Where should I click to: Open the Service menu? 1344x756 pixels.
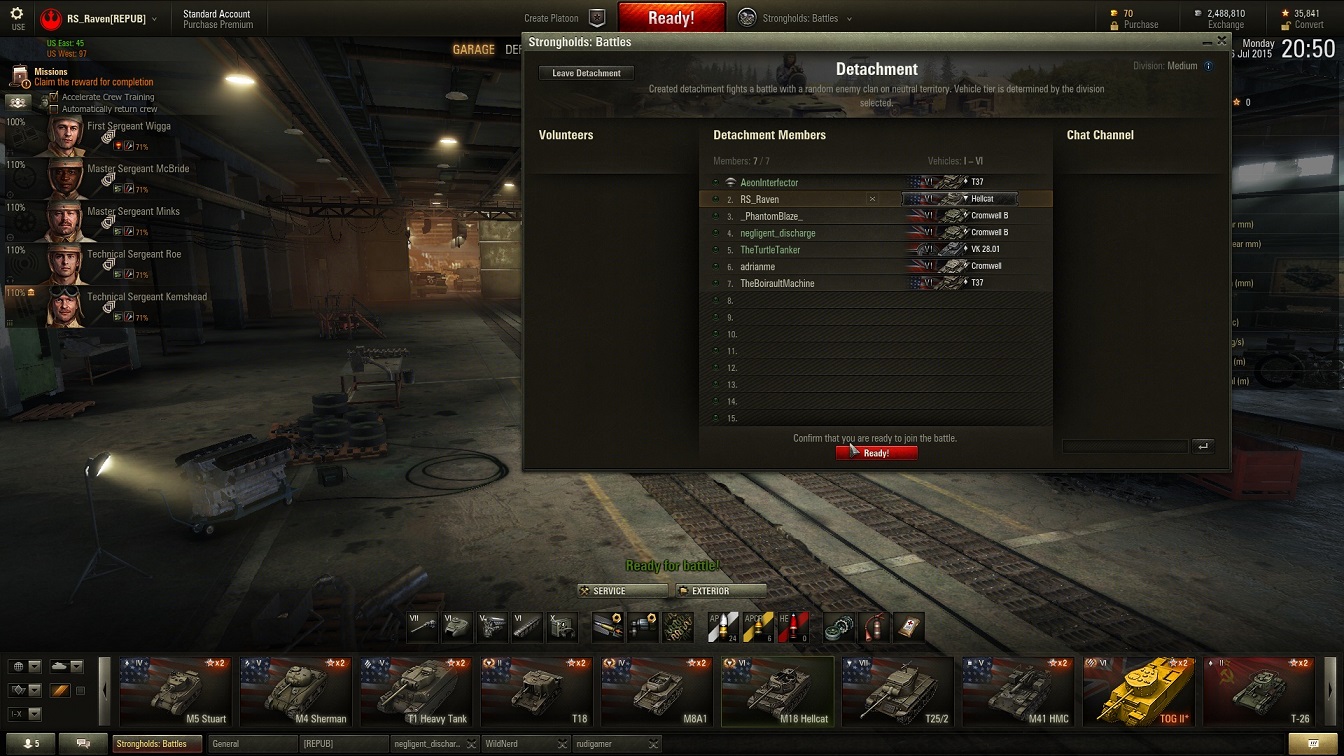pos(622,591)
